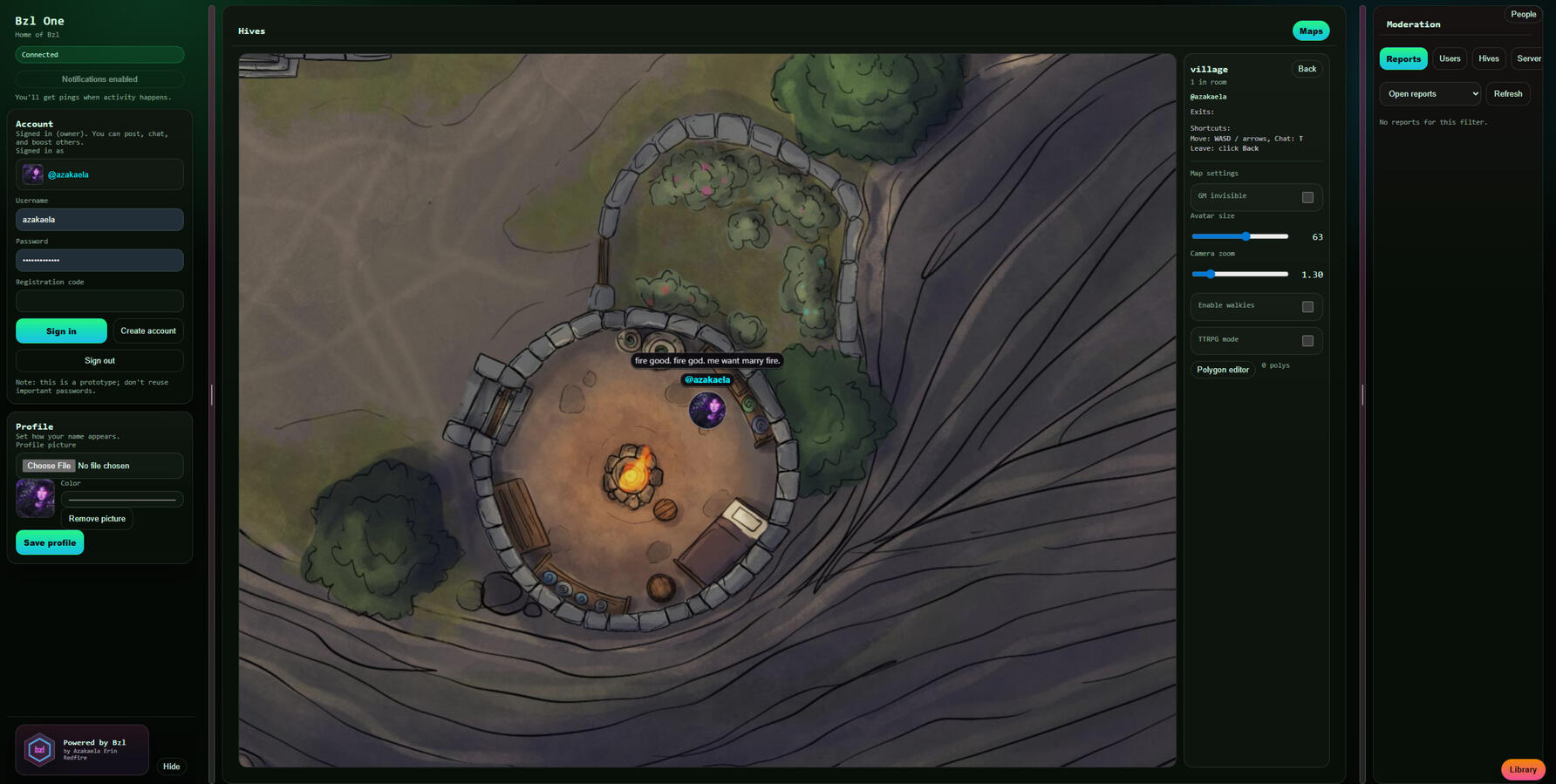Viewport: 1556px width, 784px height.
Task: Turn on TTRPG mode
Action: click(1307, 341)
